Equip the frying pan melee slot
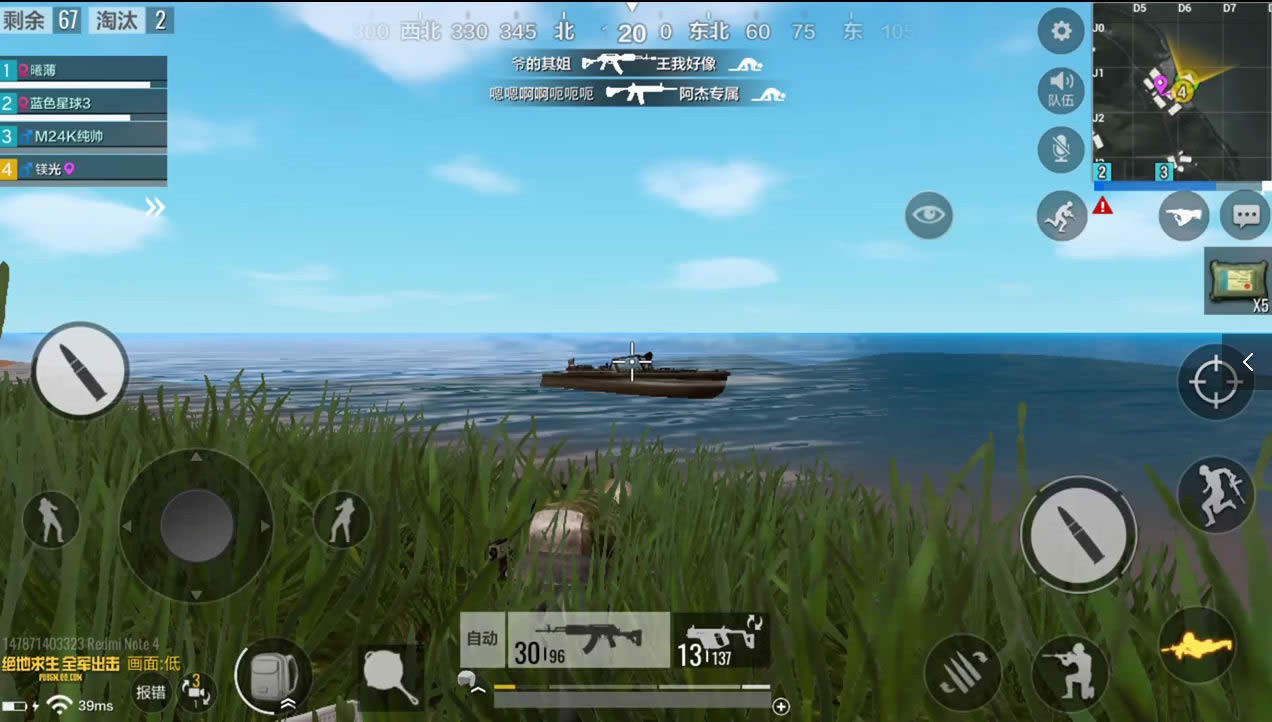1272x722 pixels. (x=390, y=676)
